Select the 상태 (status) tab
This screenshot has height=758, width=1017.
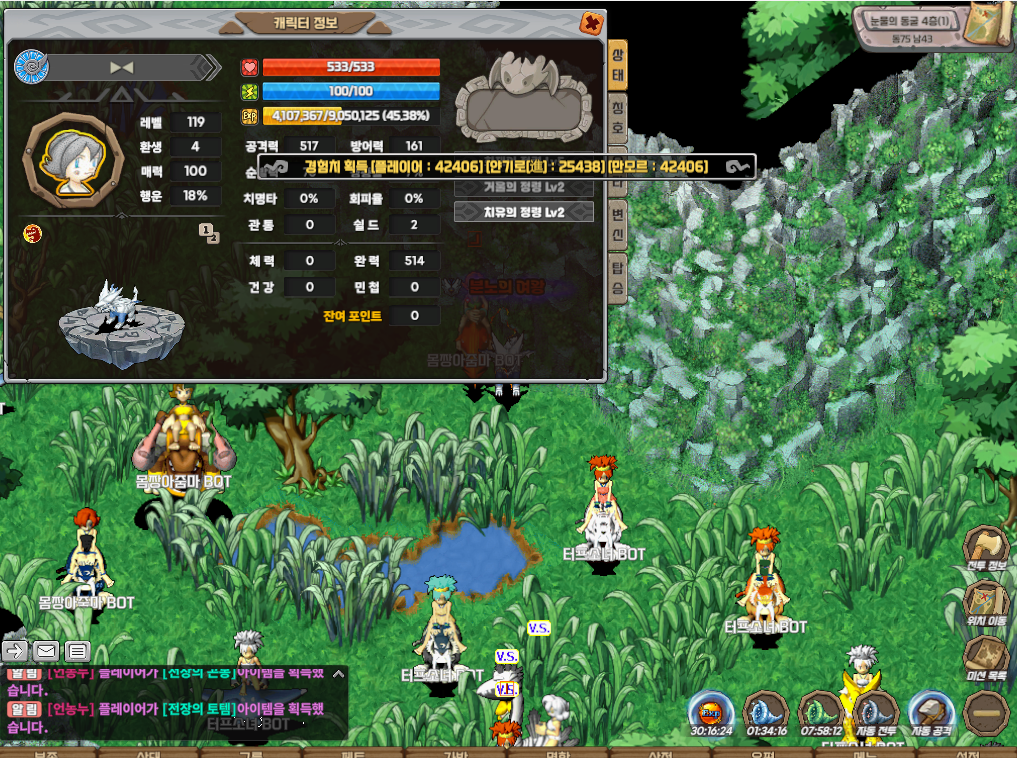click(619, 66)
